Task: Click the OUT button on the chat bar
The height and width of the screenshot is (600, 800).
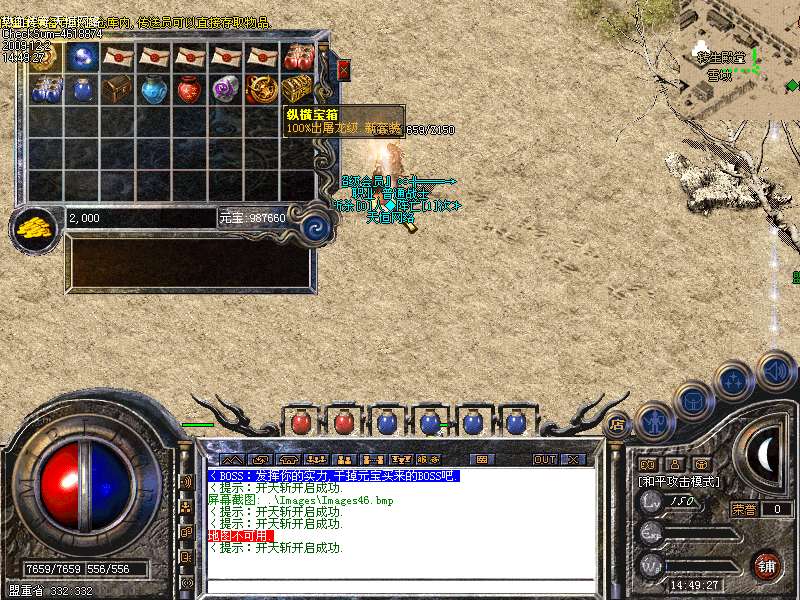Action: point(544,459)
